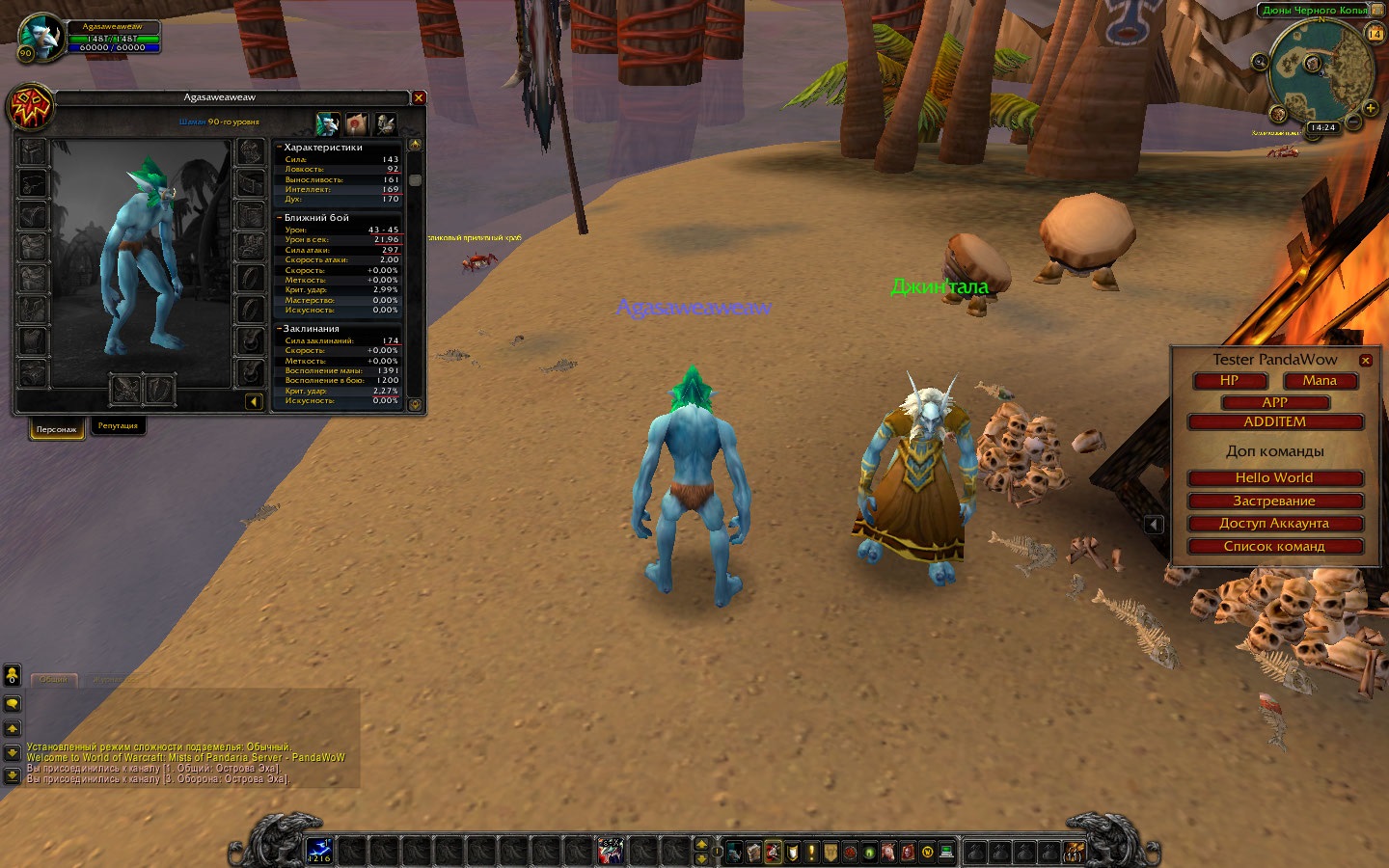Close the Tester PandaWow panel
This screenshot has height=868, width=1389.
tap(1365, 361)
